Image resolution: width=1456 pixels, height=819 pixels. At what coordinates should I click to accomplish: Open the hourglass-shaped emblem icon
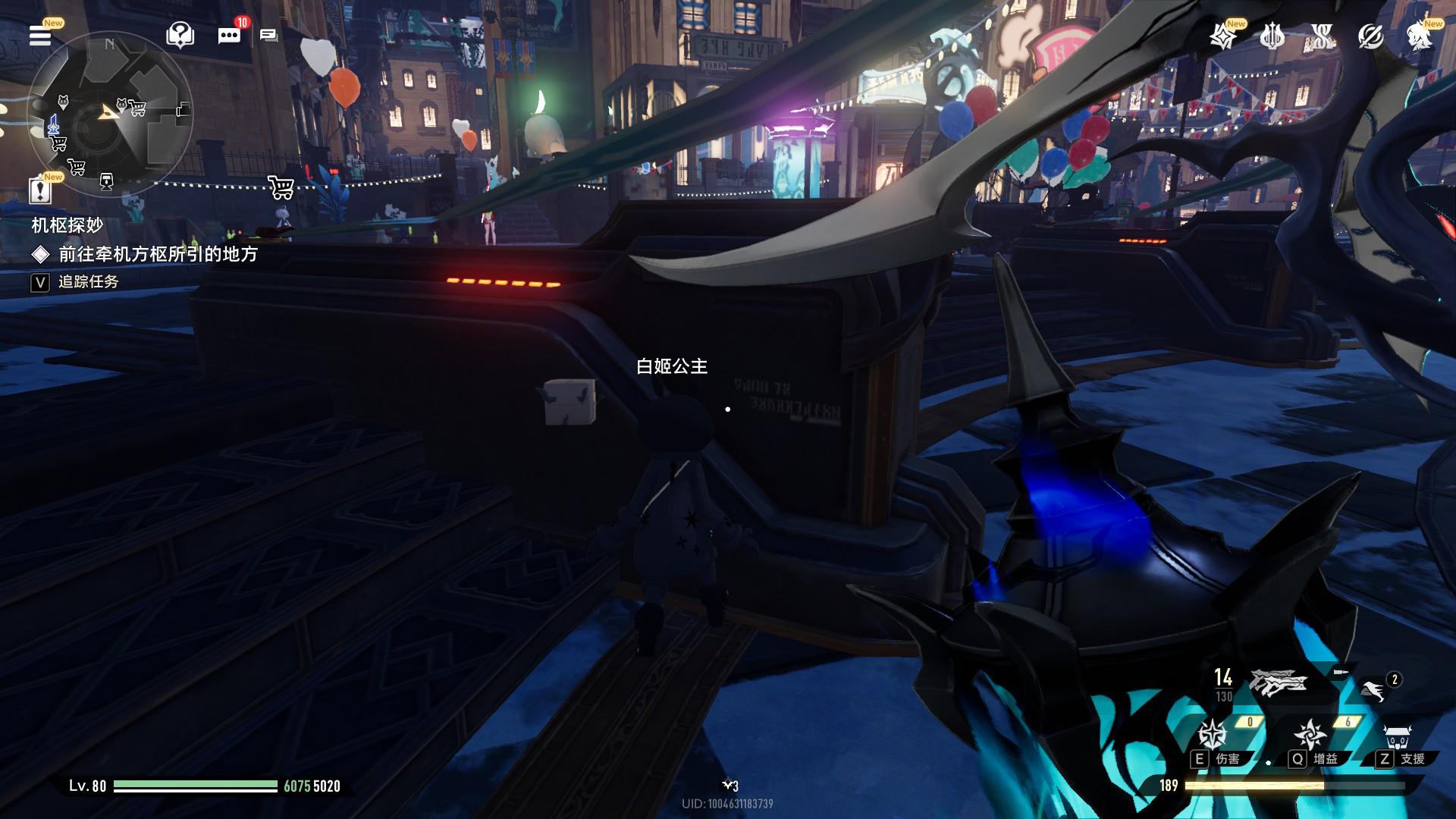[1322, 36]
